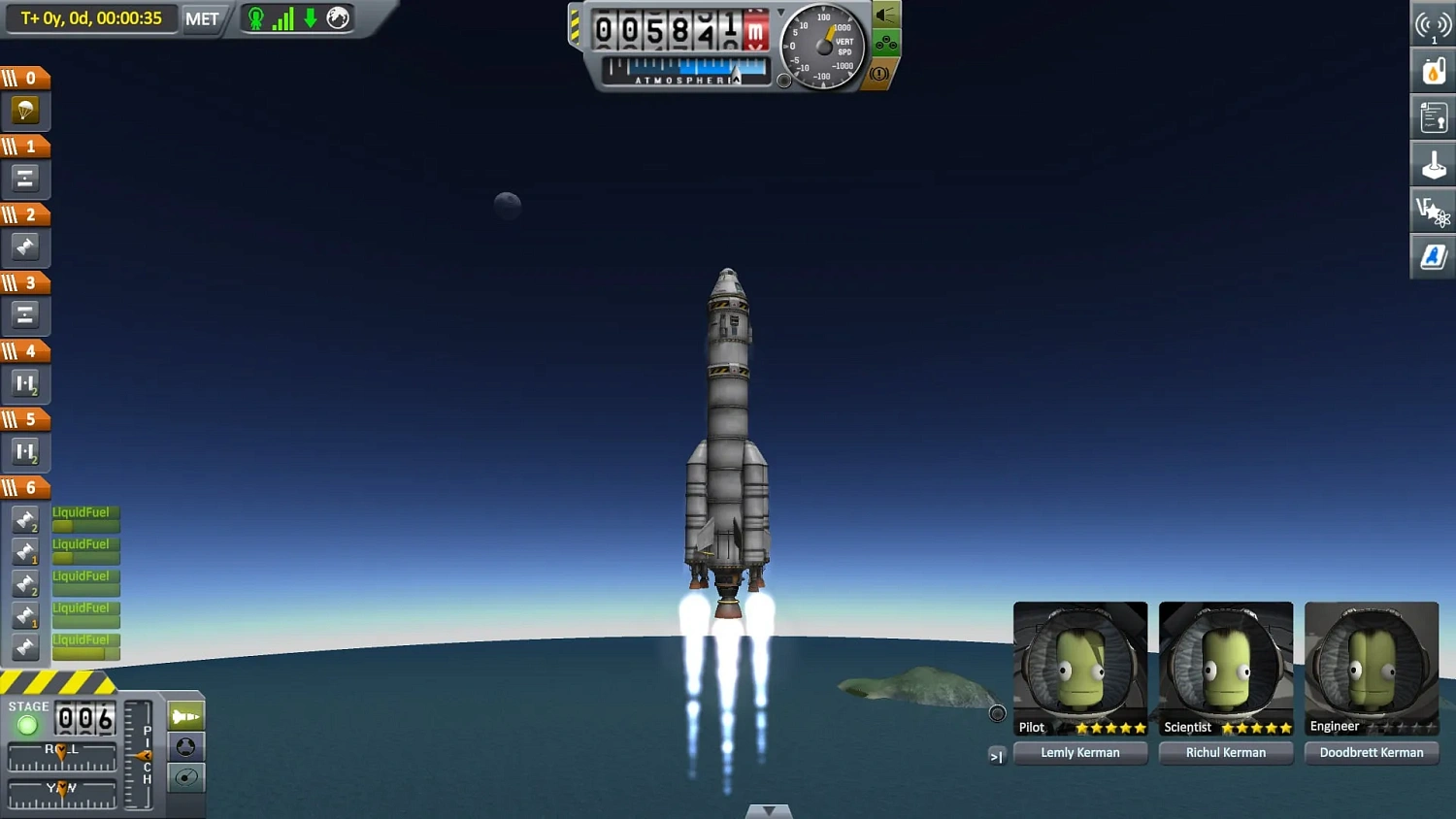This screenshot has height=819, width=1456.
Task: Open the KSPedia encyclopedia
Action: pos(1433,256)
